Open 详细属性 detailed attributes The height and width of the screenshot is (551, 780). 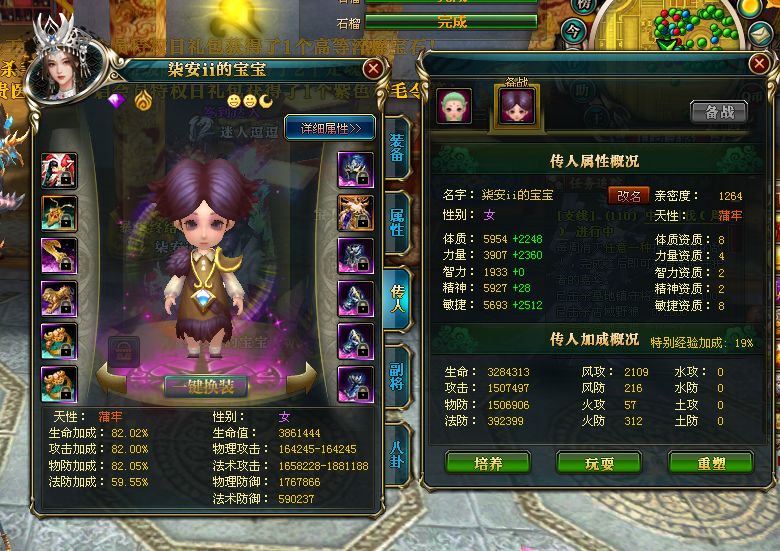[330, 127]
